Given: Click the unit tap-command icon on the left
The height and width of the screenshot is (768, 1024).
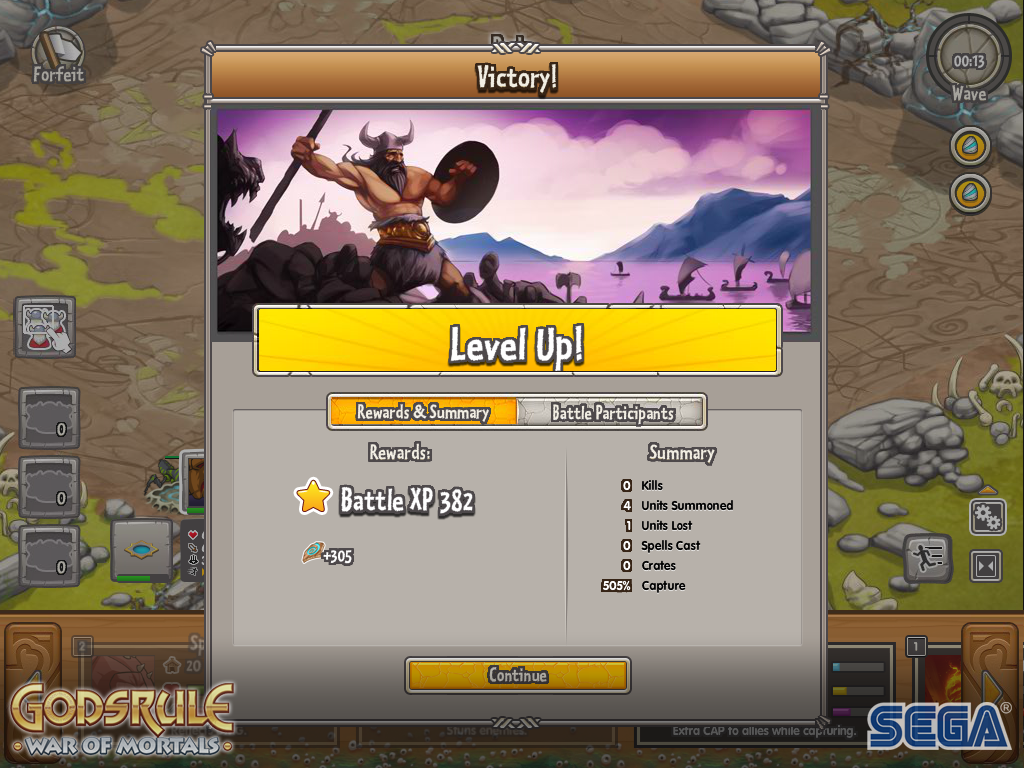Looking at the screenshot, I should 45,326.
